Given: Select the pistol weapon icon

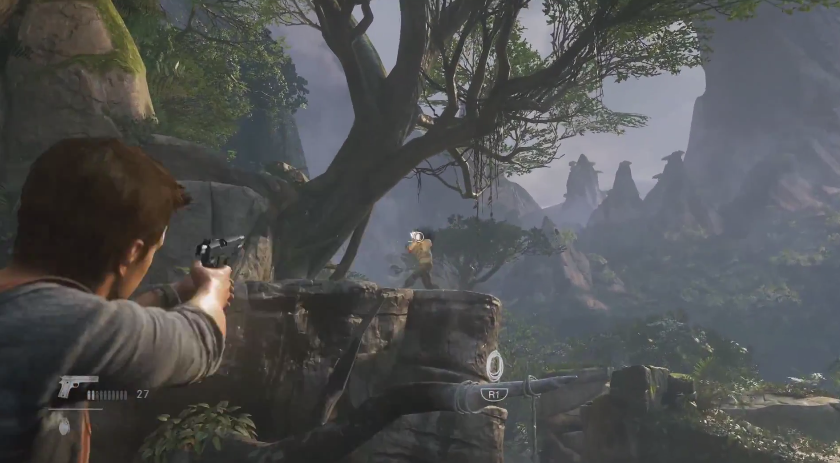Looking at the screenshot, I should tap(77, 387).
